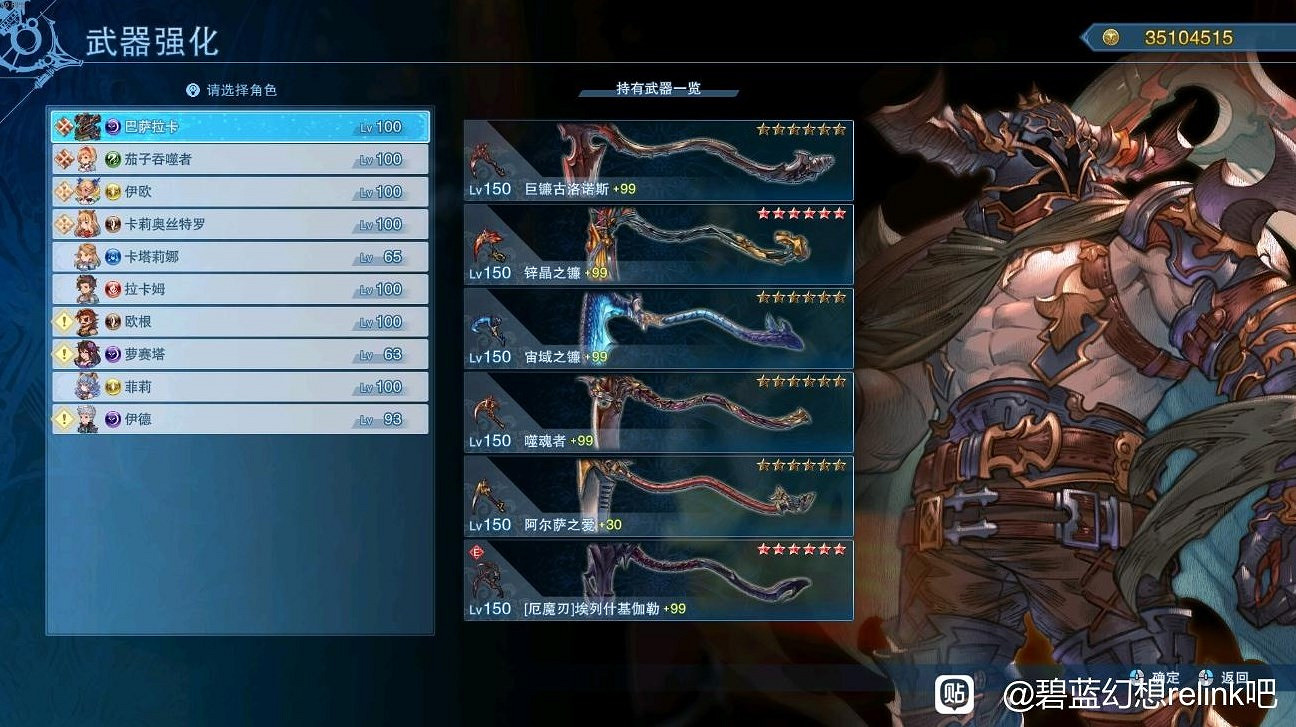The height and width of the screenshot is (727, 1296).
Task: Click the red star rating on 锌晶之镰
Action: pyautogui.click(x=800, y=213)
